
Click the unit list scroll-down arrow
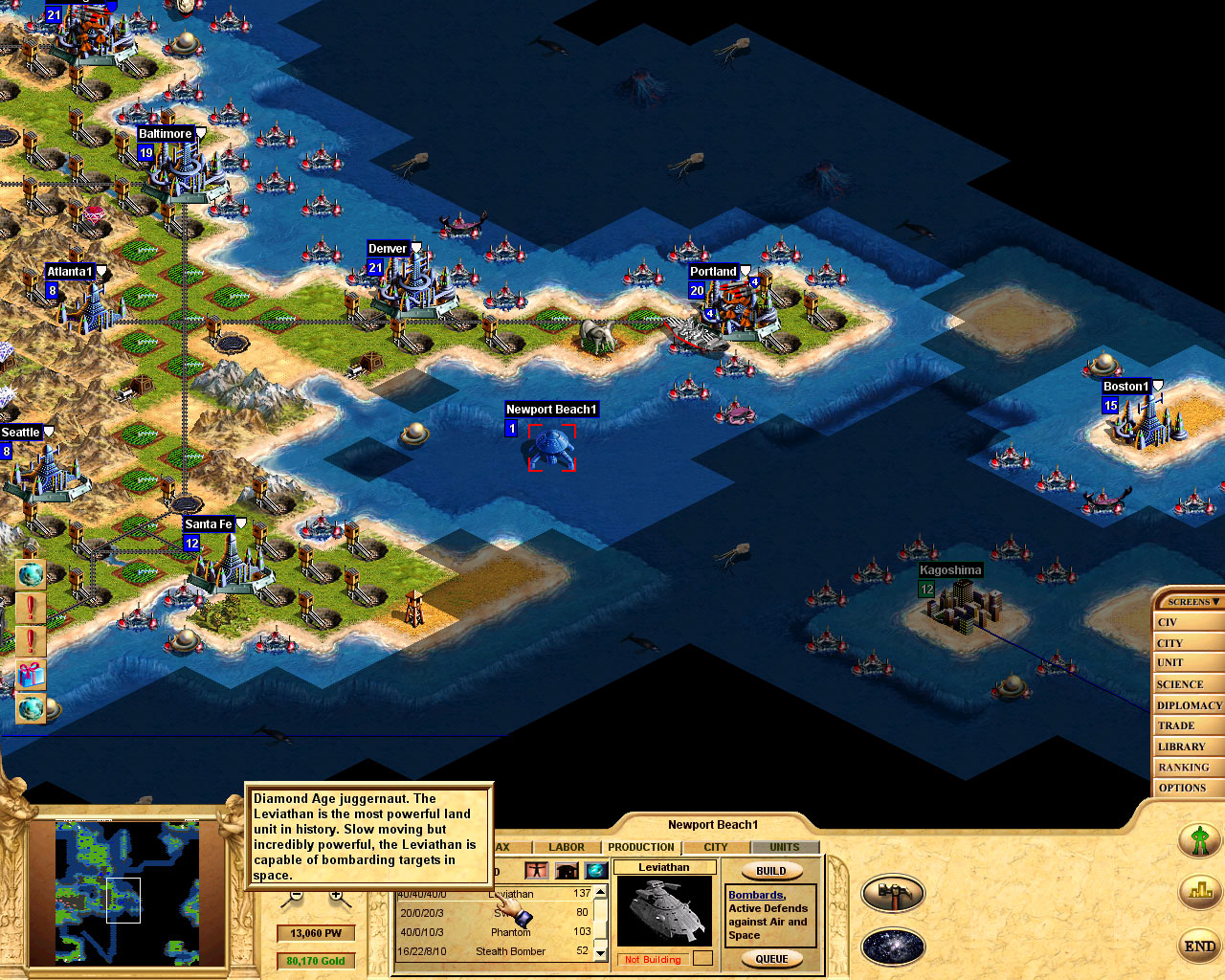tap(600, 953)
